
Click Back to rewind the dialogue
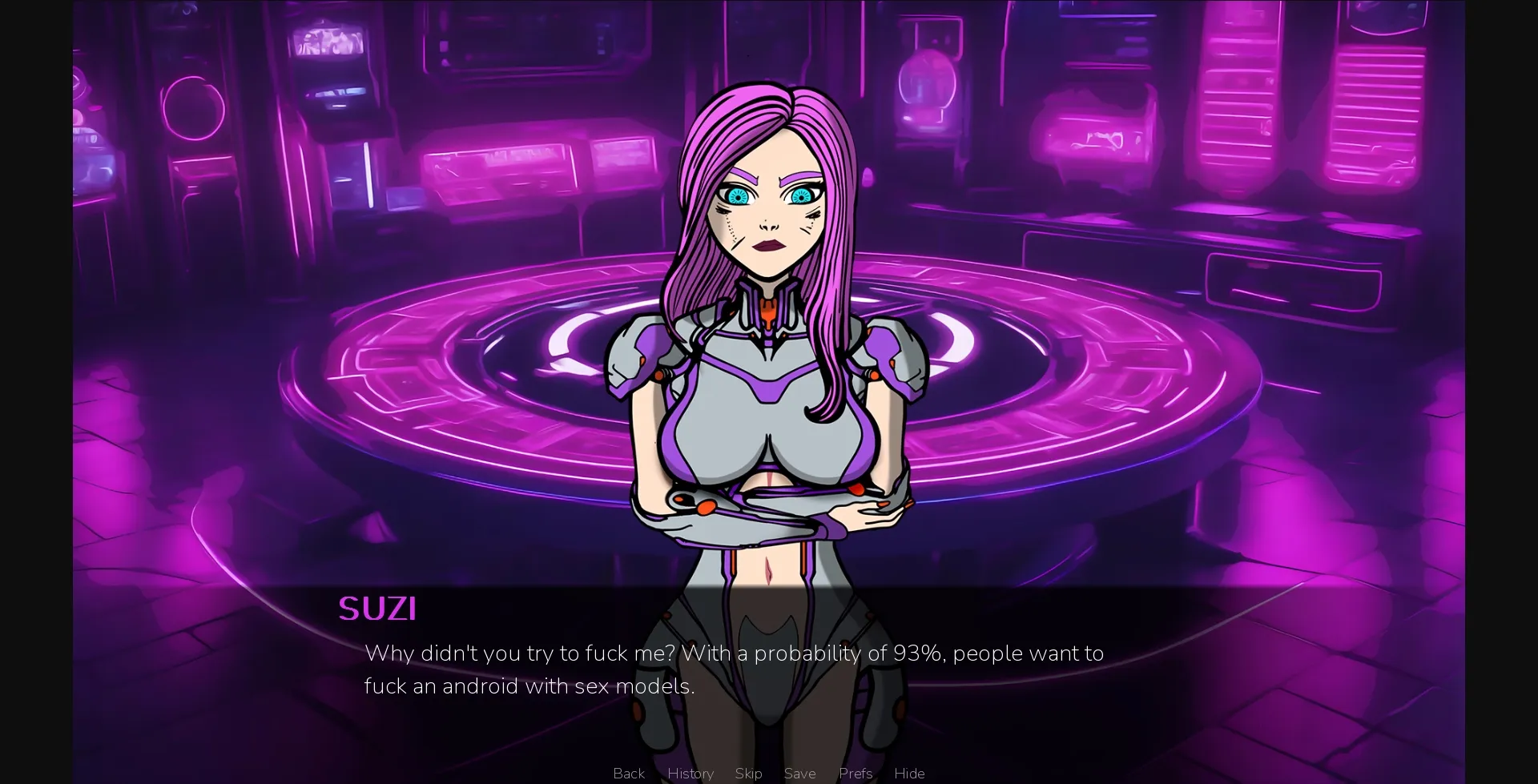[628, 773]
